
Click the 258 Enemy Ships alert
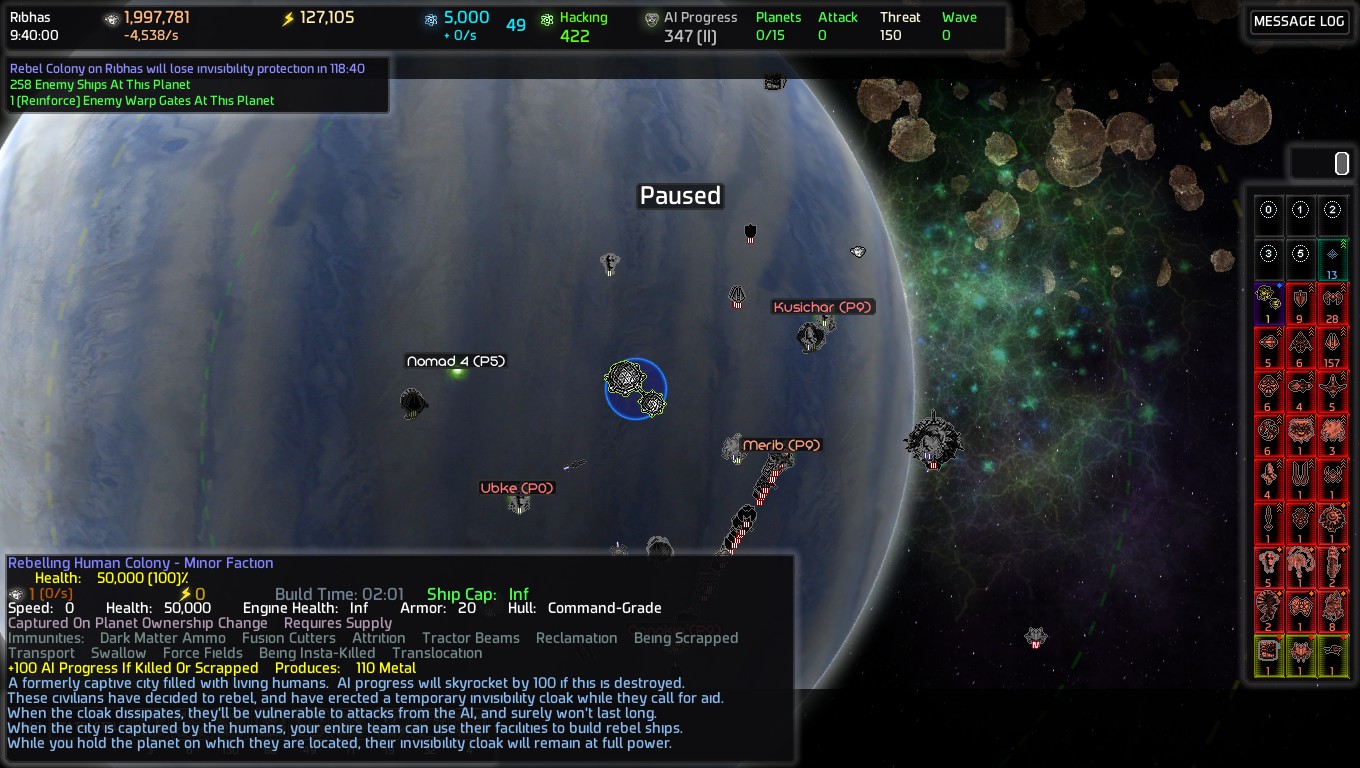click(100, 85)
